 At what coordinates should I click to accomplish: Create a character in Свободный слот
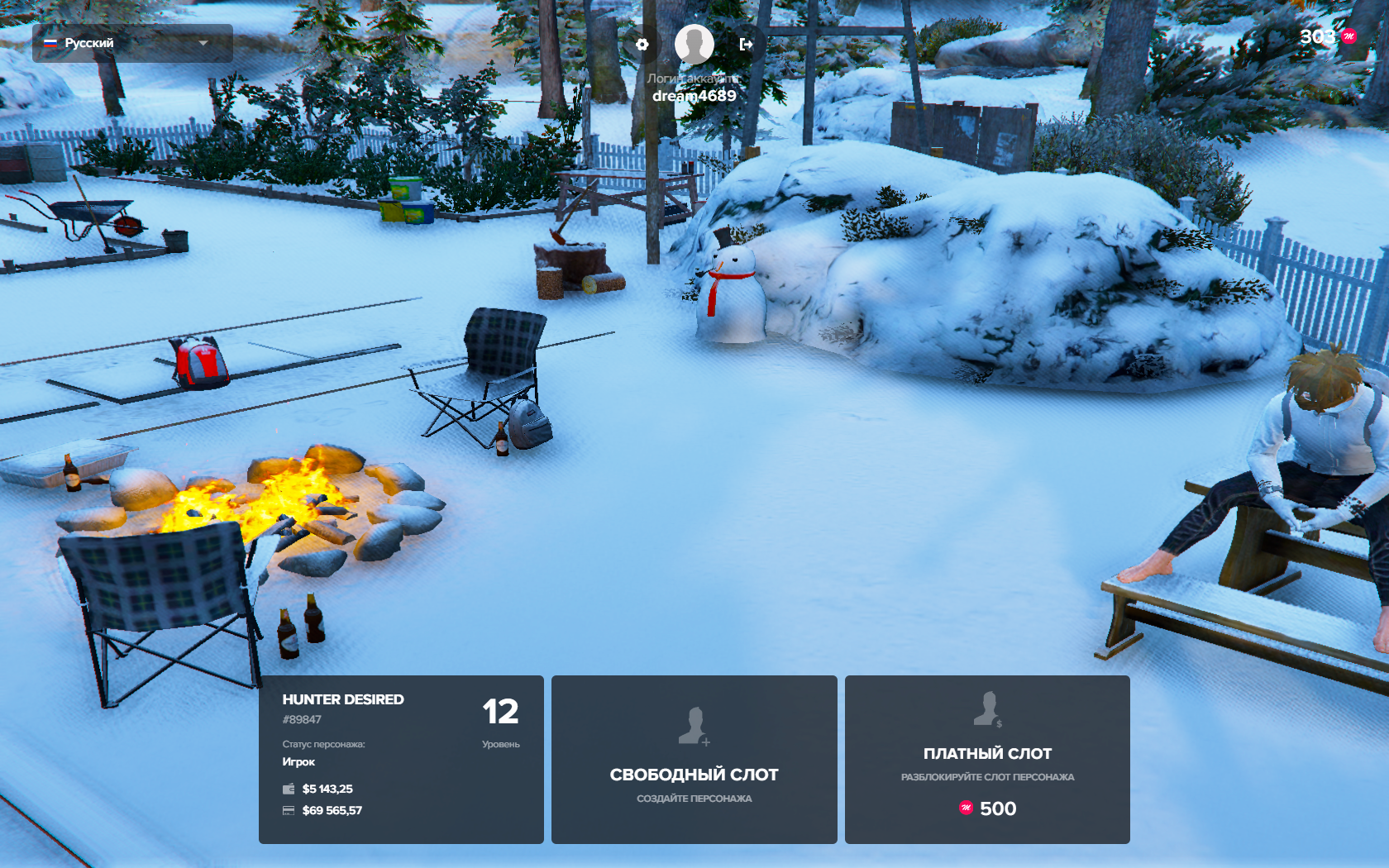pos(694,759)
